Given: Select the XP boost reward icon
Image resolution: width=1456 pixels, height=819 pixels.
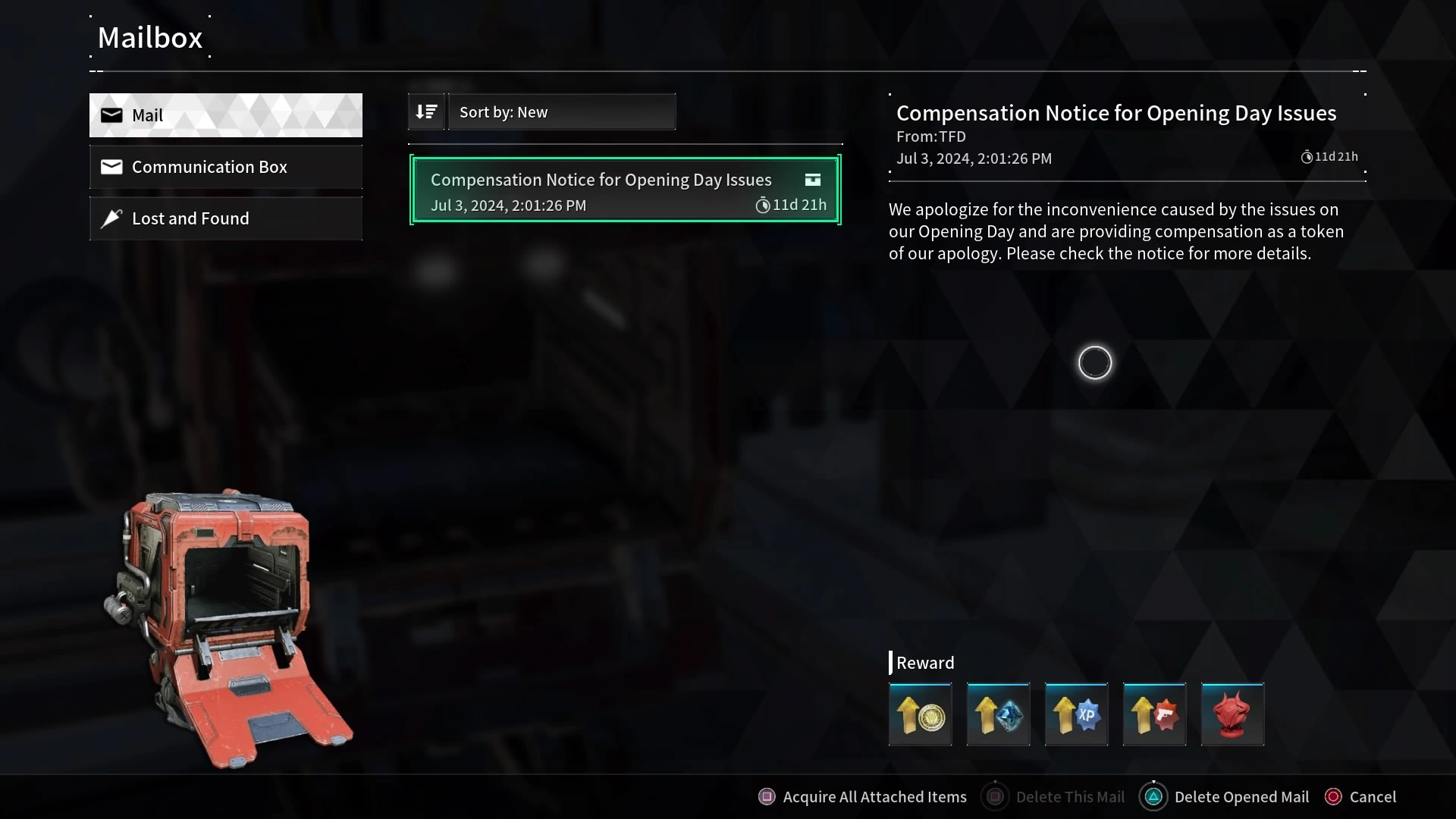Looking at the screenshot, I should point(1077,714).
